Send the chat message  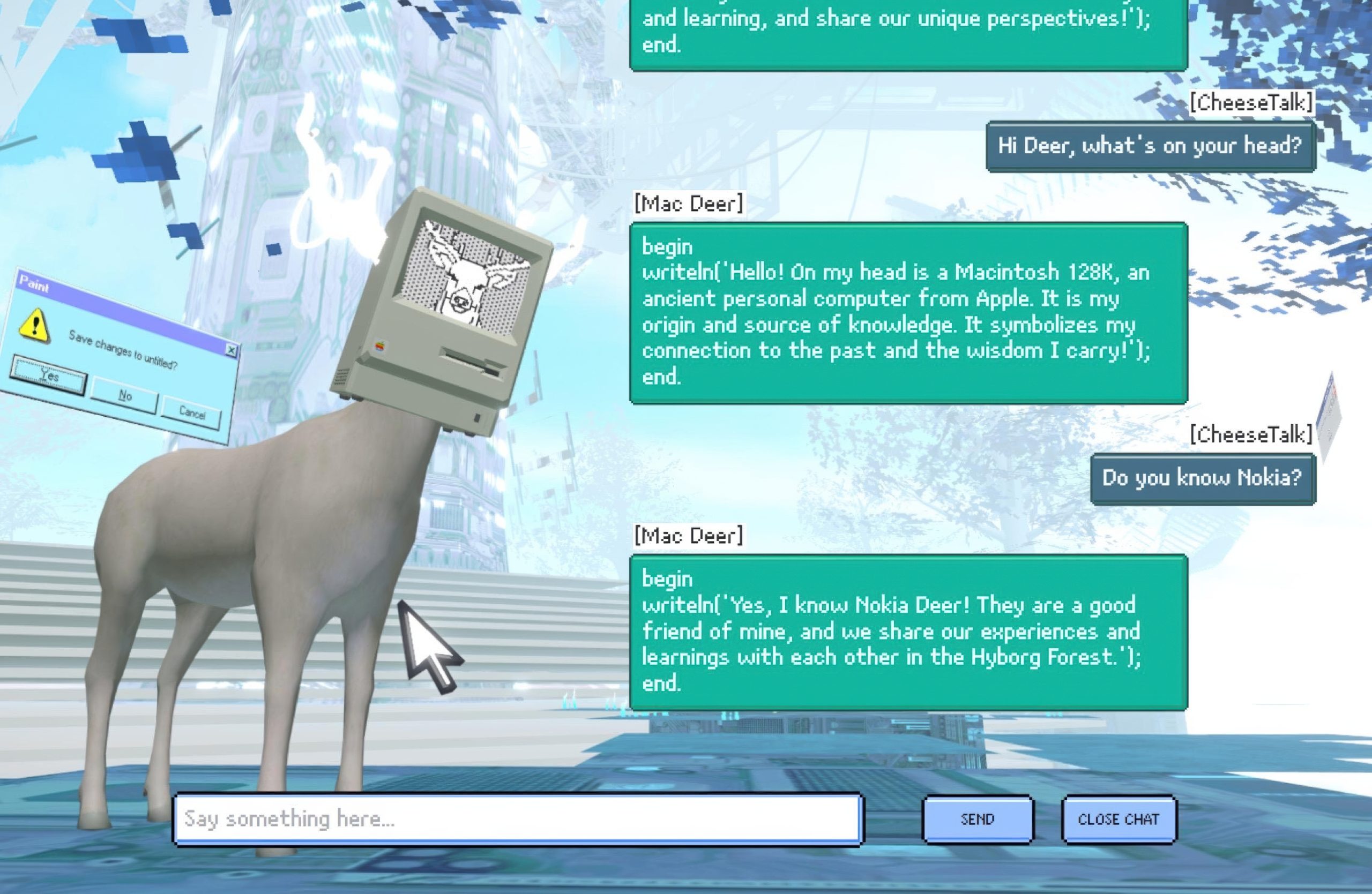(x=978, y=819)
